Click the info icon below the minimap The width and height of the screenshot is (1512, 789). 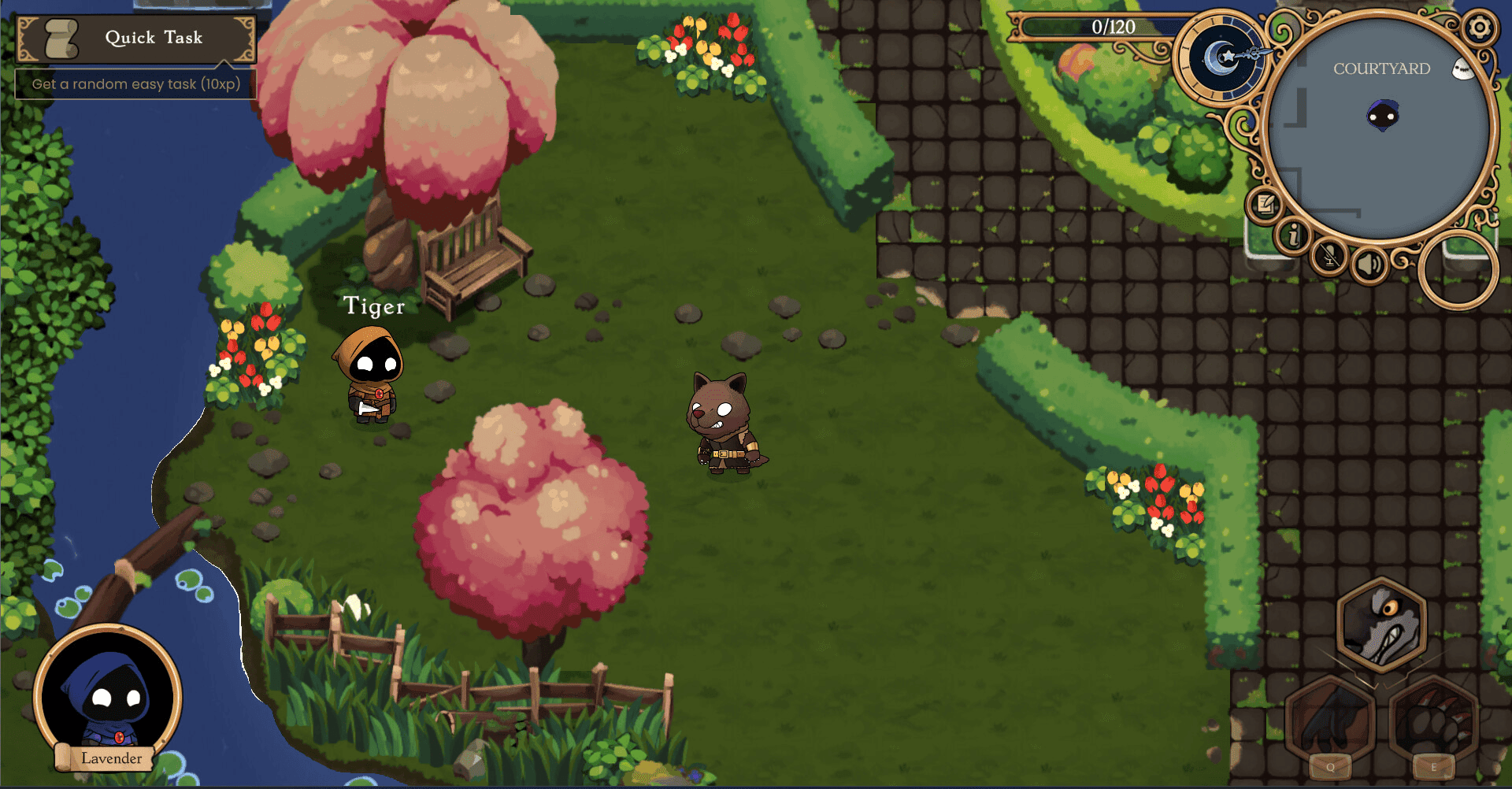tap(1295, 238)
